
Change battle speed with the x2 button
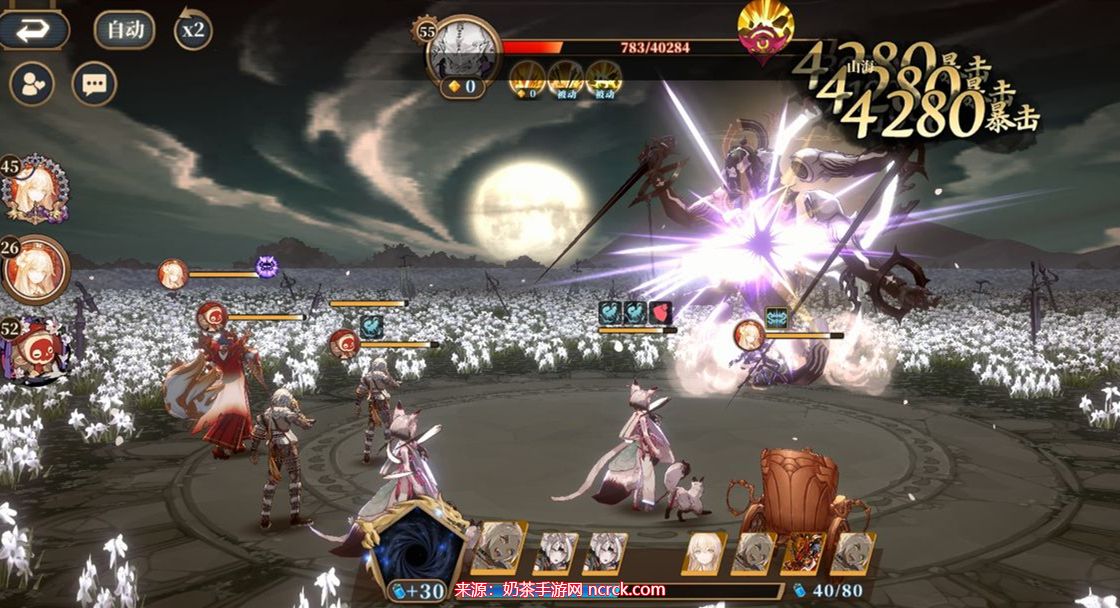192,29
